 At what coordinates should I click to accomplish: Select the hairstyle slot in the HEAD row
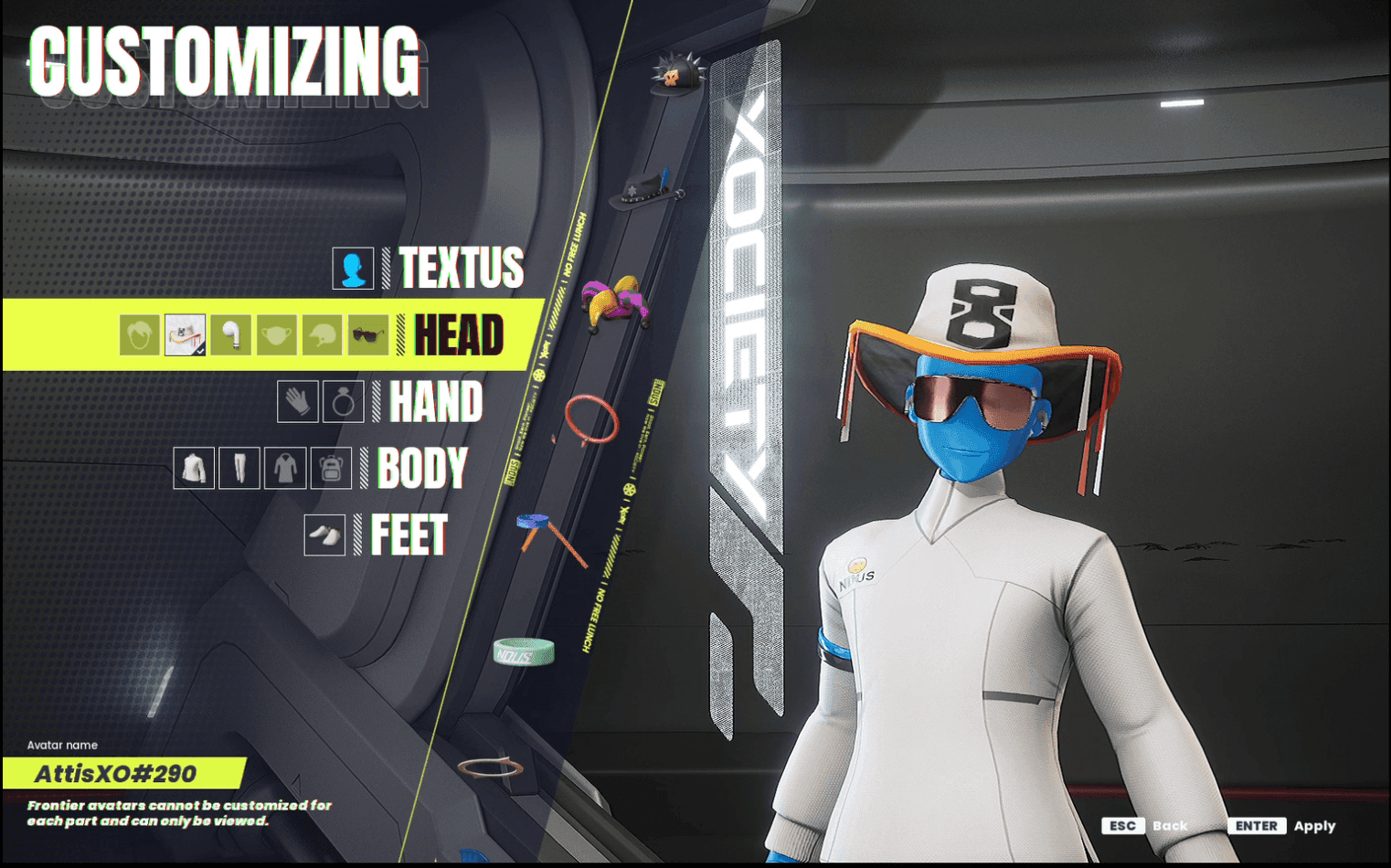pyautogui.click(x=139, y=334)
